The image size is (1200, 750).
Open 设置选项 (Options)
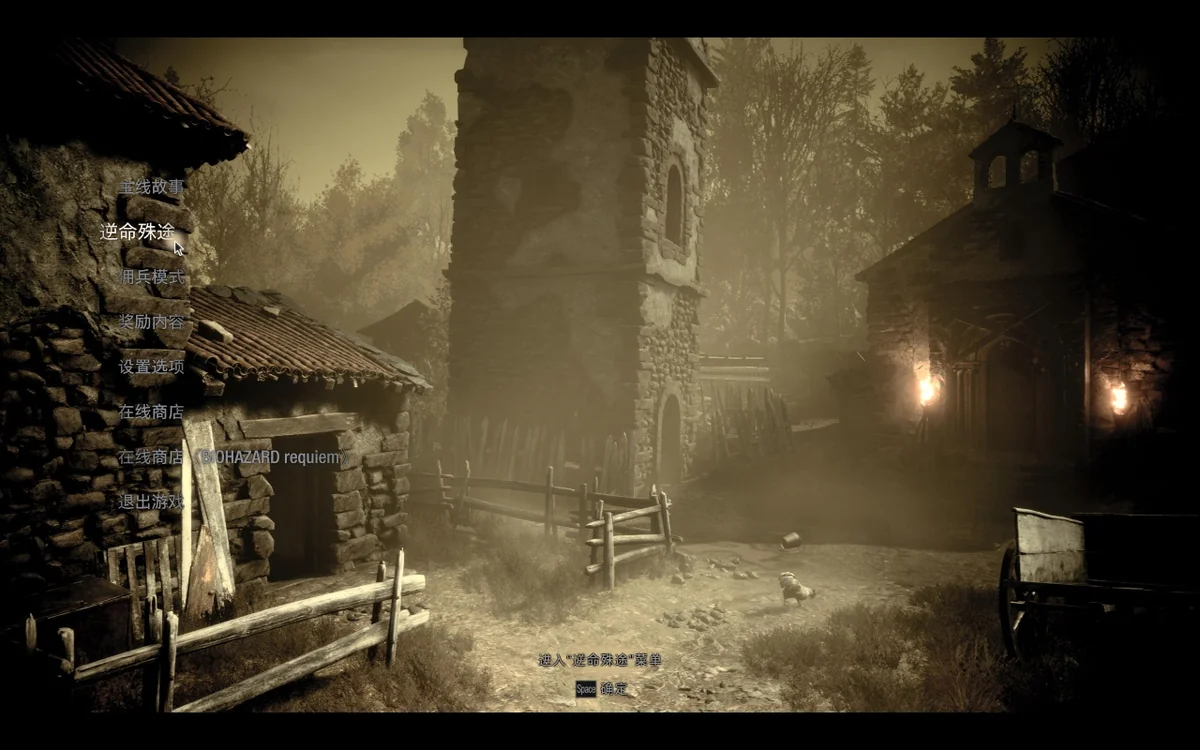151,366
